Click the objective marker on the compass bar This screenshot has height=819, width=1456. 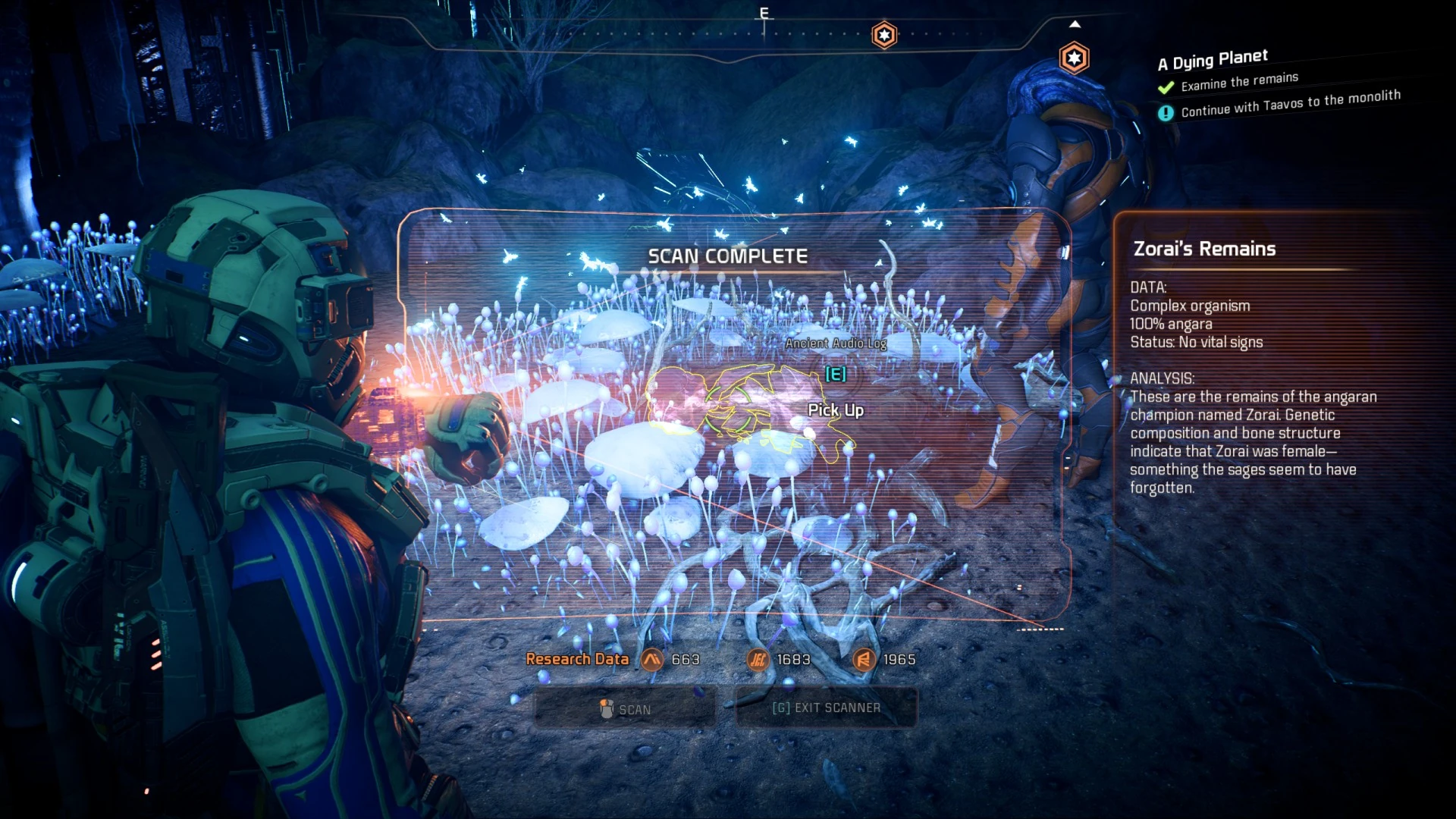tap(884, 35)
